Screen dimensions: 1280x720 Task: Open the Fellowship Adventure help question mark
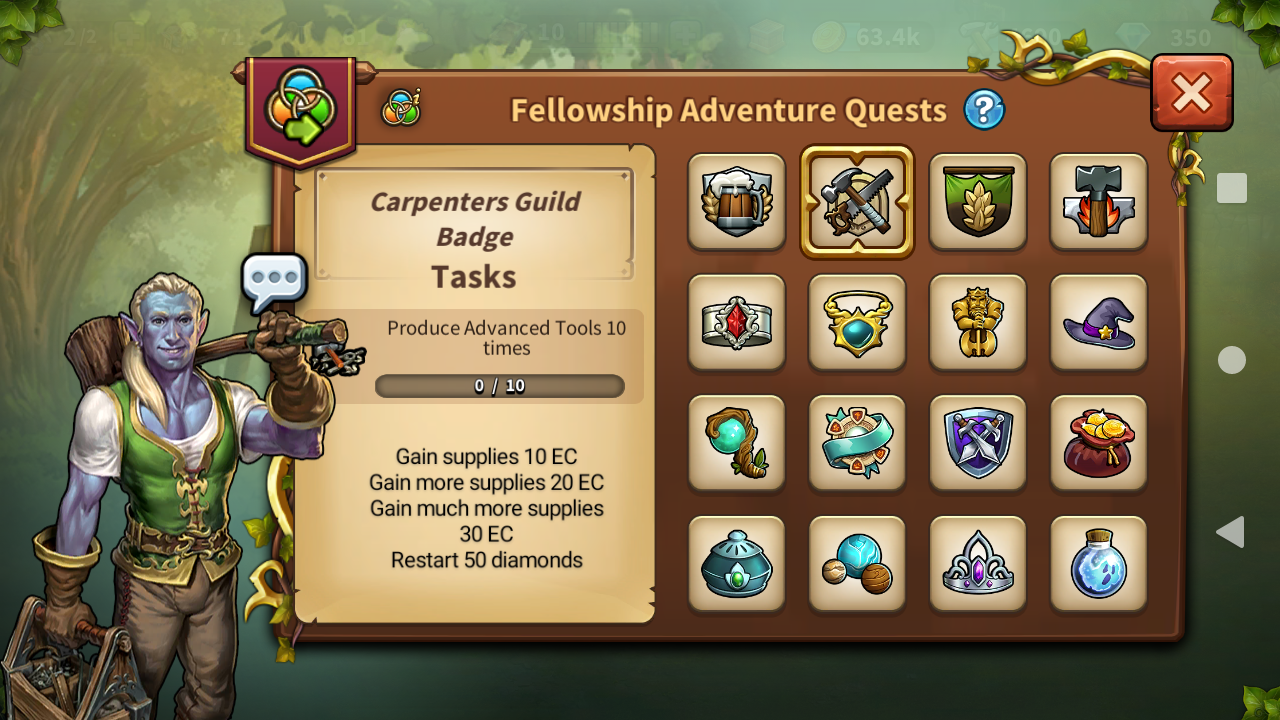click(984, 110)
